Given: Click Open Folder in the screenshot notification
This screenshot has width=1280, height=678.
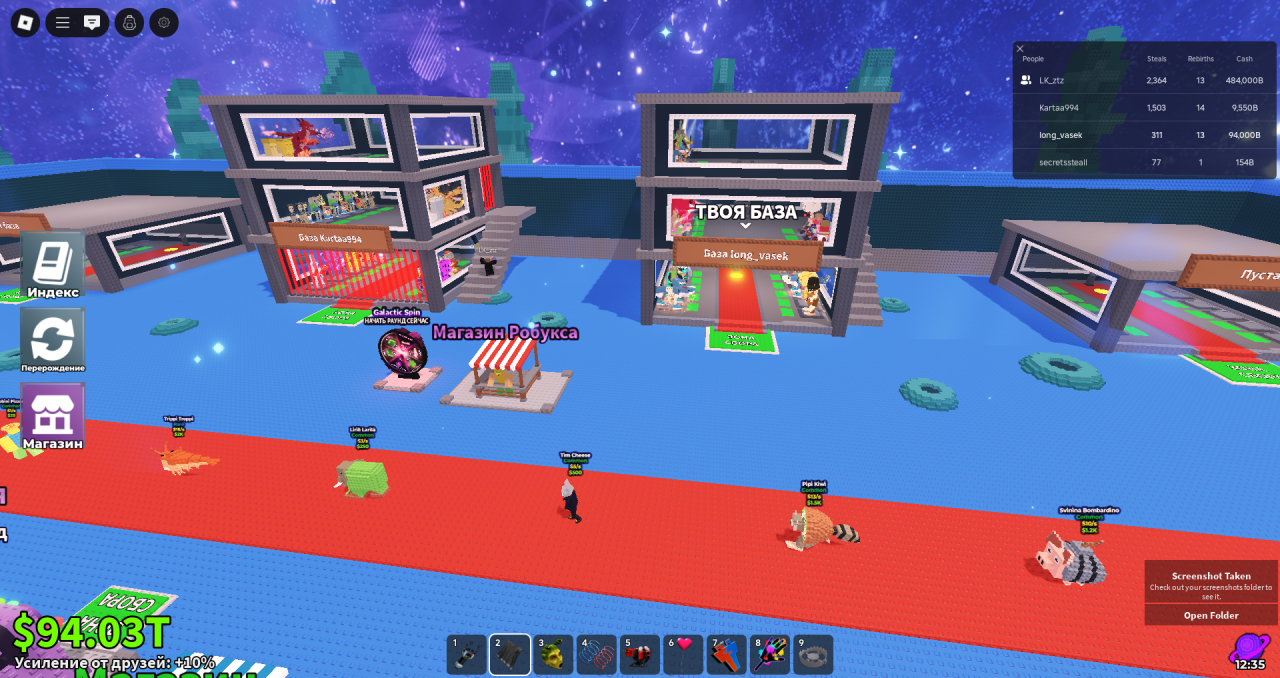Looking at the screenshot, I should [x=1211, y=615].
